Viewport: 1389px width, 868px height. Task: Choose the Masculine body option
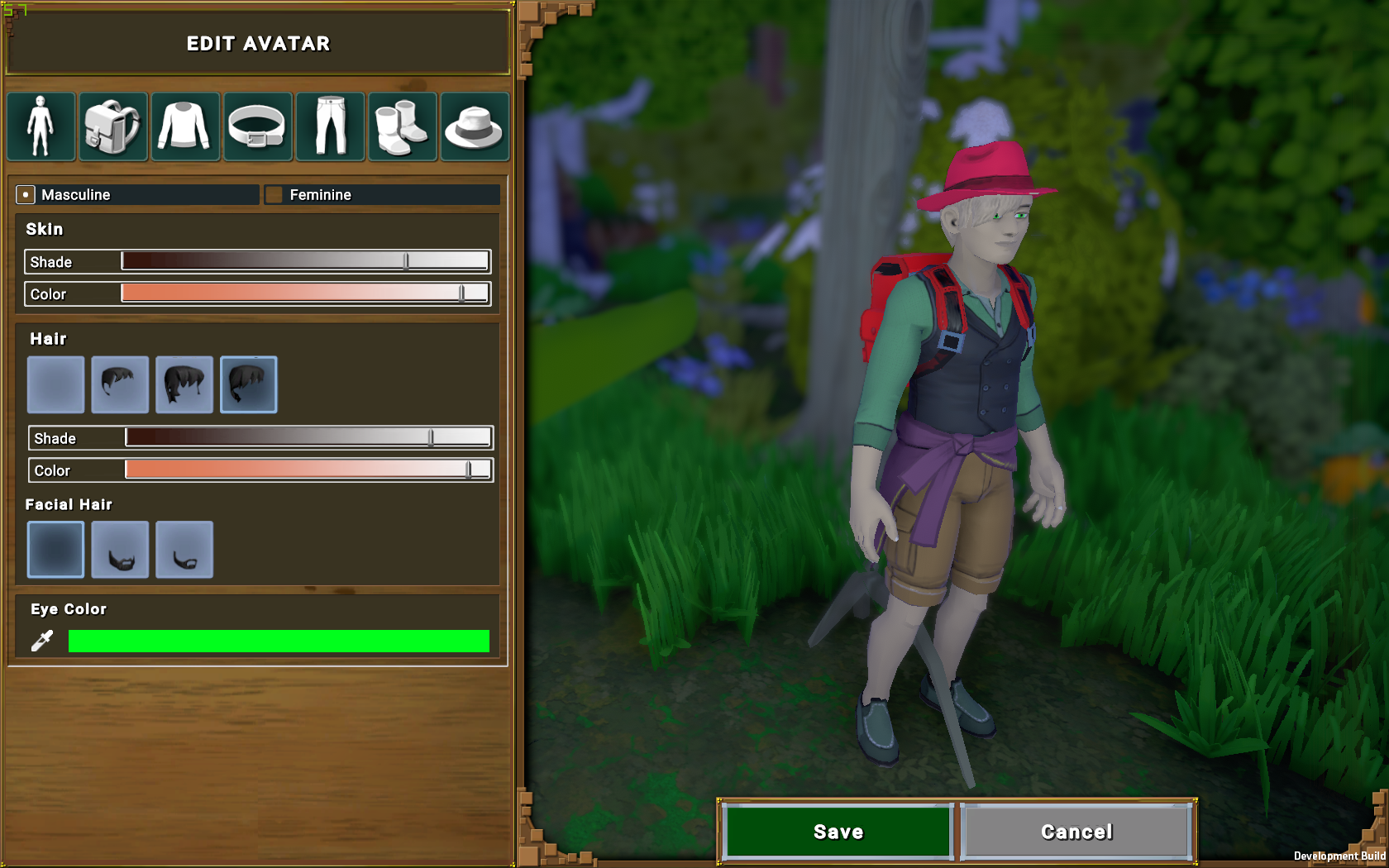click(26, 195)
